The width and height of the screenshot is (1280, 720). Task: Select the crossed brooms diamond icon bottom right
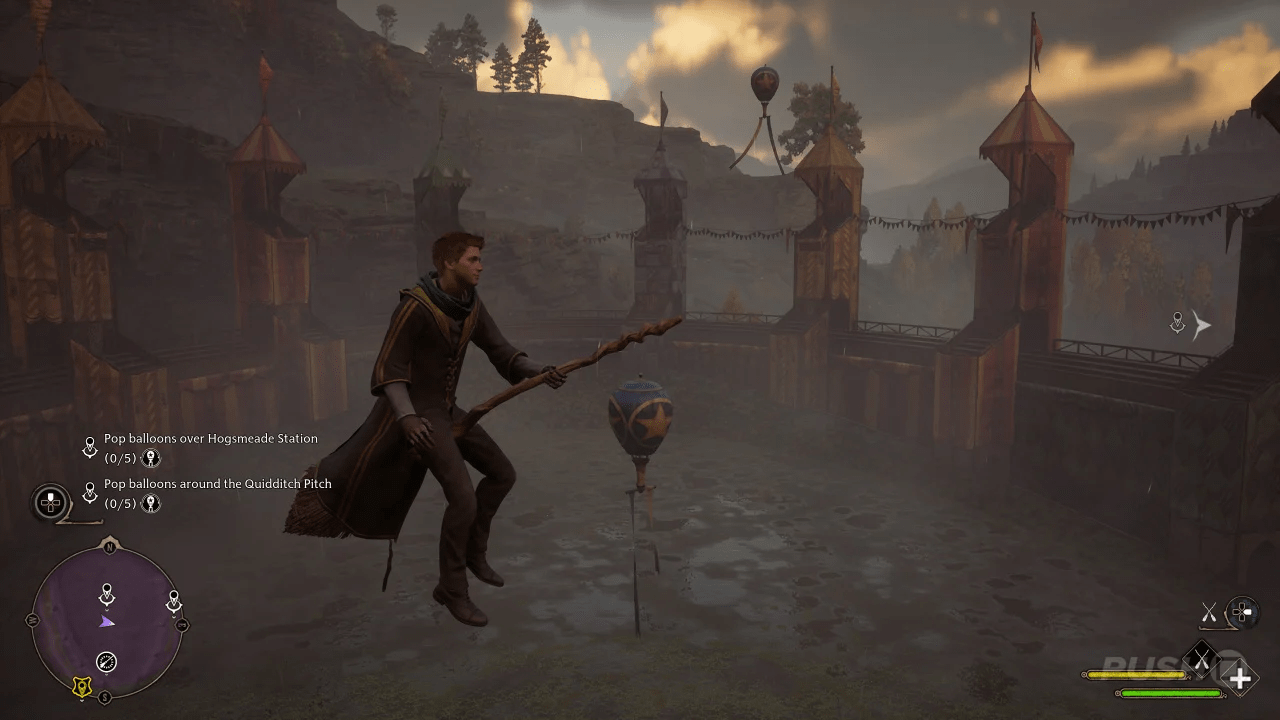tap(1203, 659)
